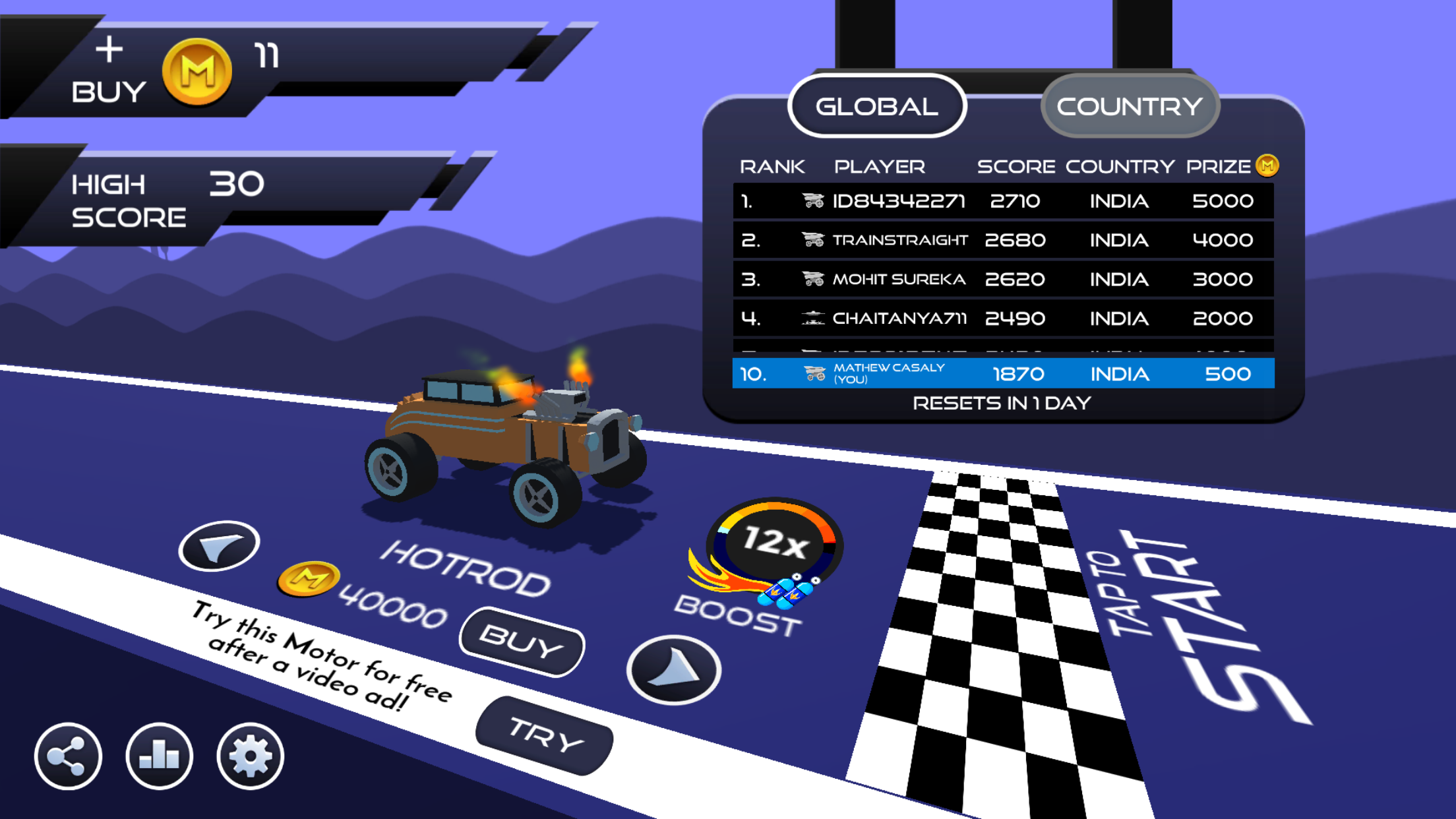Click the car icon beside ID84342271

tap(813, 200)
